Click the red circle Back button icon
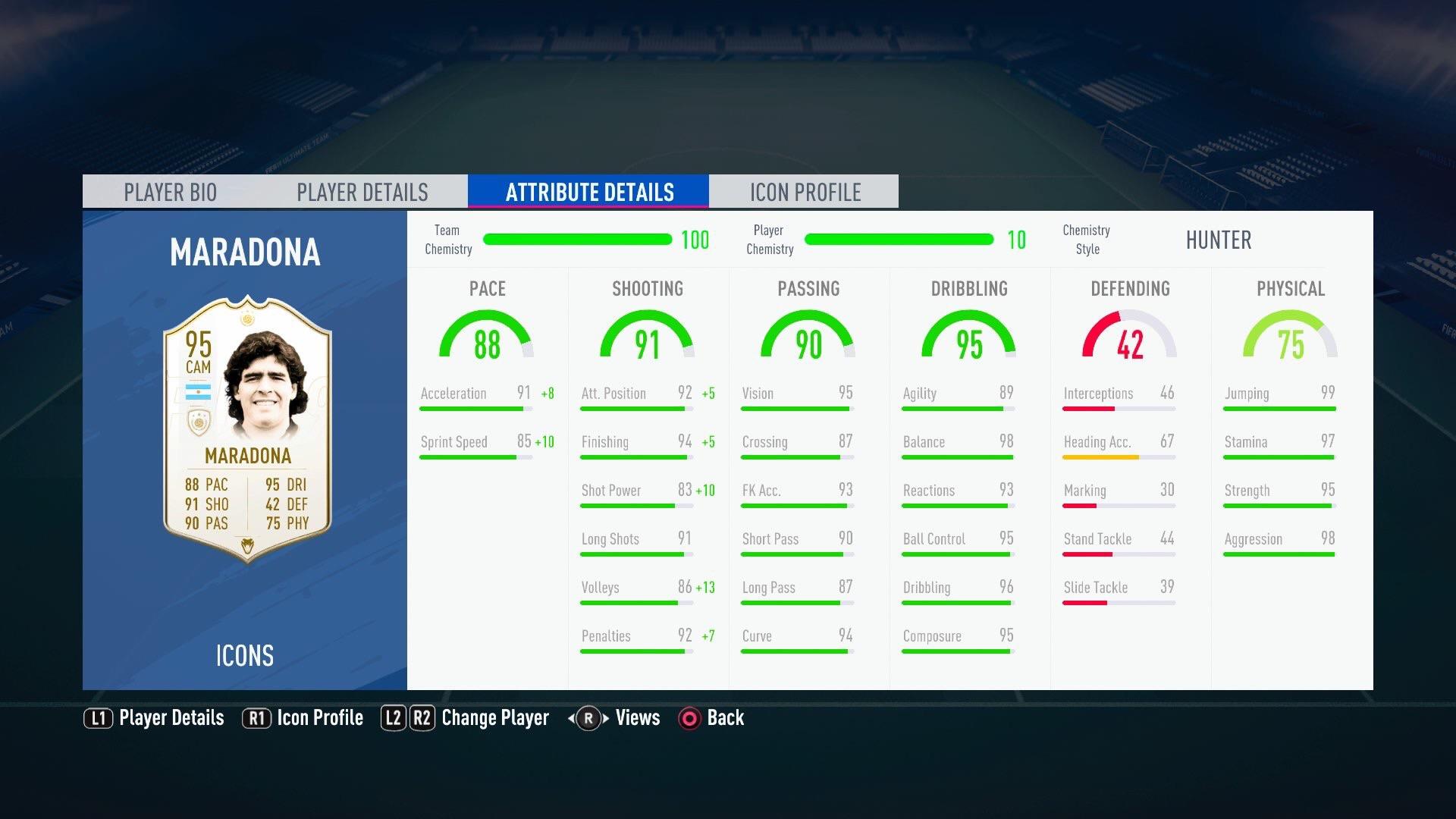The image size is (1456, 819). (689, 718)
